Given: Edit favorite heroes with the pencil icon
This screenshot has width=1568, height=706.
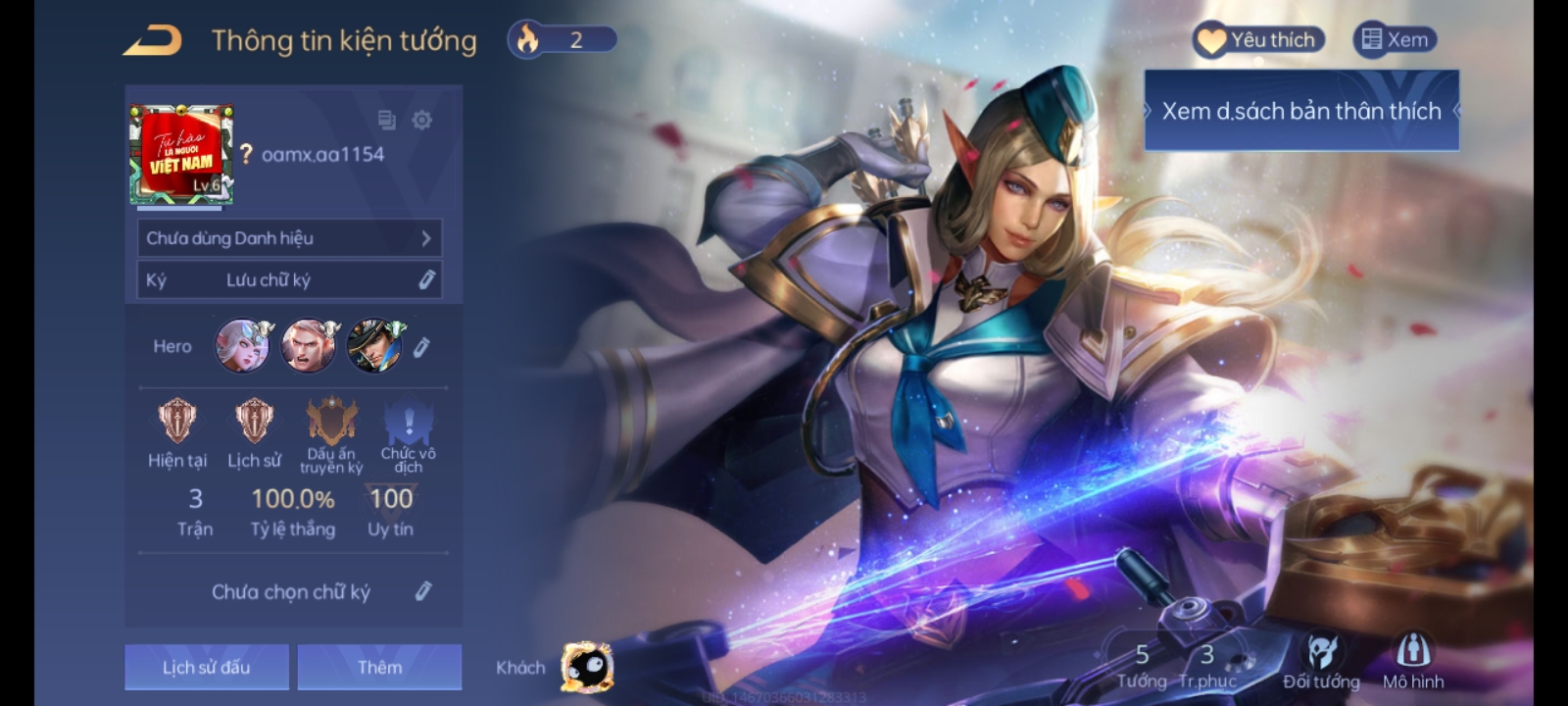Looking at the screenshot, I should [423, 345].
